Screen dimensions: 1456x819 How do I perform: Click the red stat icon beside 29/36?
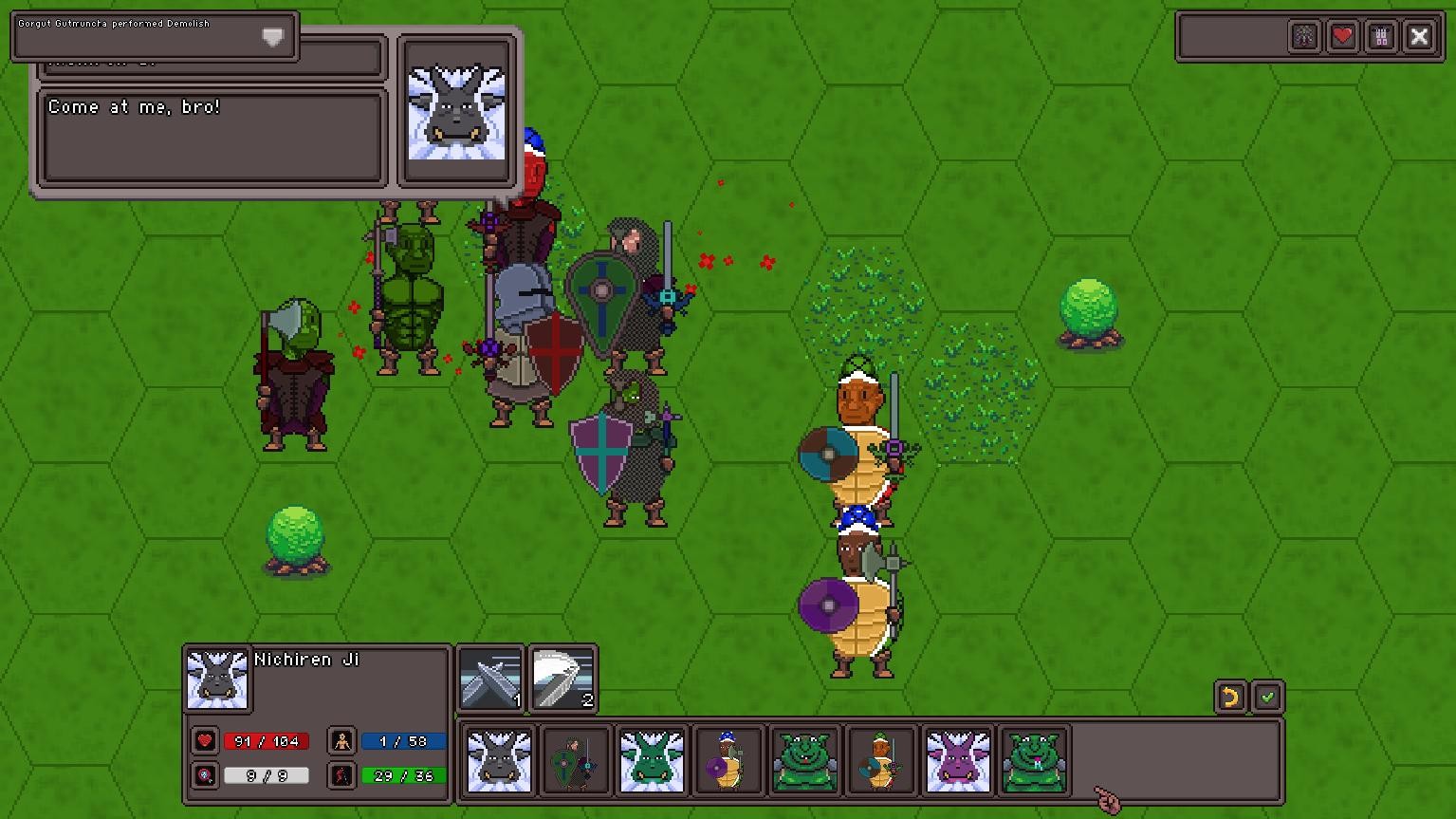coord(341,775)
